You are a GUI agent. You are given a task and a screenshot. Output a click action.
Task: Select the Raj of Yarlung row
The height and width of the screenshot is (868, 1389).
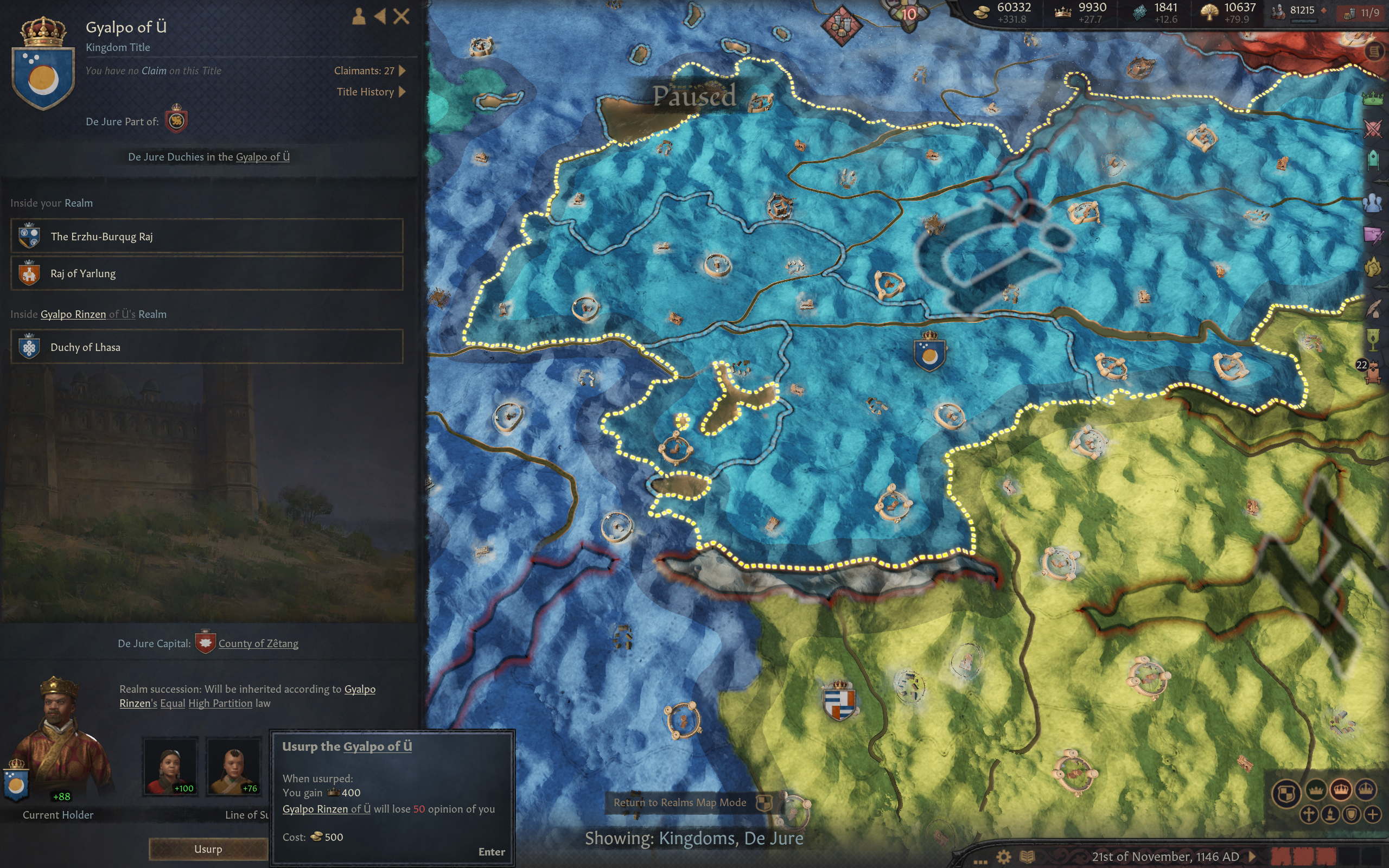point(207,273)
